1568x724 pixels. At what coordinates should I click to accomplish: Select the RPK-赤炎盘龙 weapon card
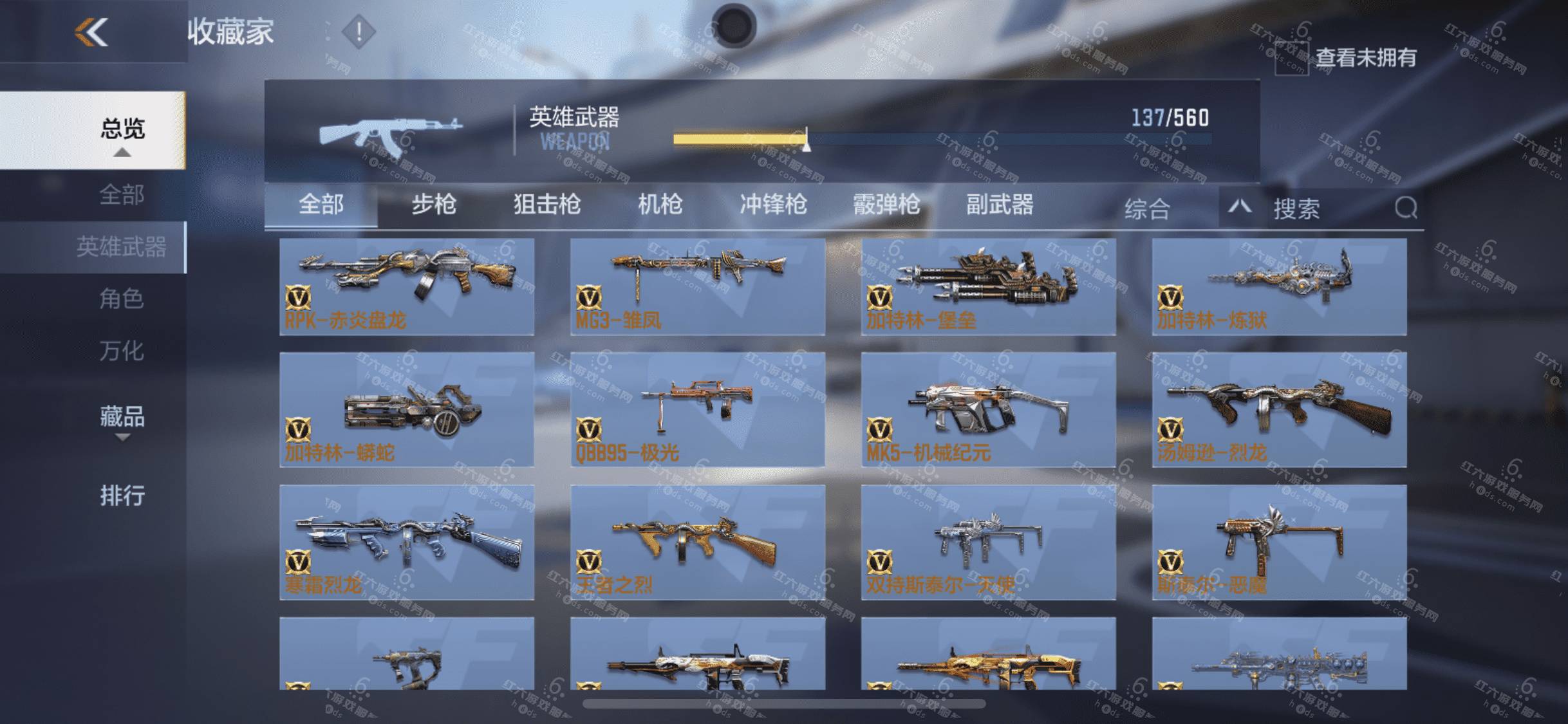tap(407, 286)
